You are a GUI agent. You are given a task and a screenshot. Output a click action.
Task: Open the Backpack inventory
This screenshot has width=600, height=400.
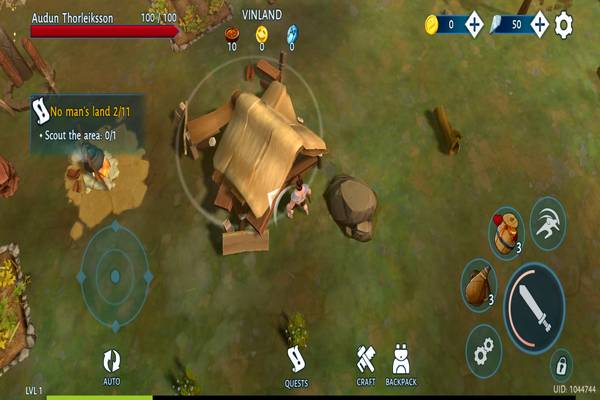(400, 366)
